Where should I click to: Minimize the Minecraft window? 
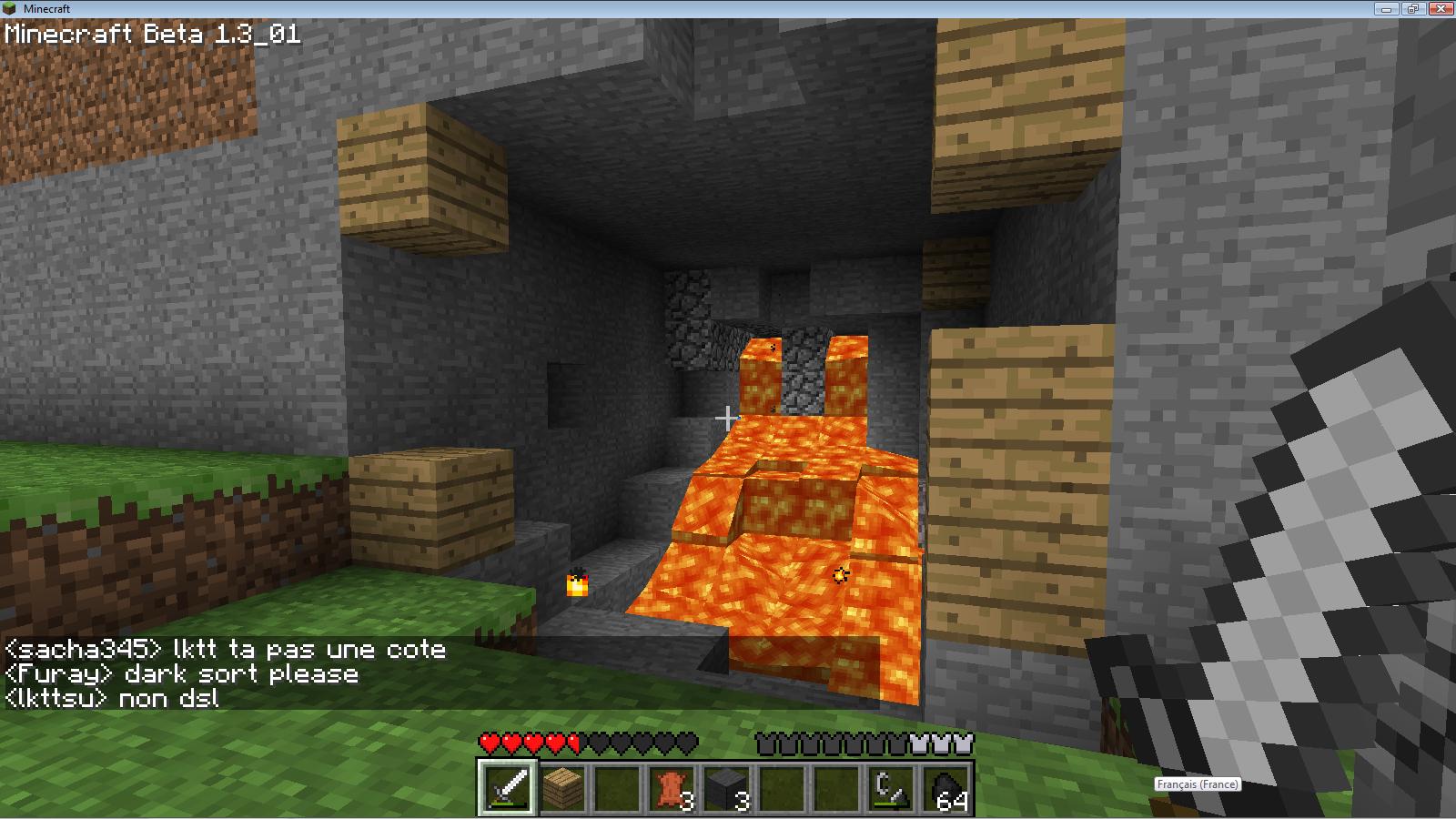(x=1388, y=8)
